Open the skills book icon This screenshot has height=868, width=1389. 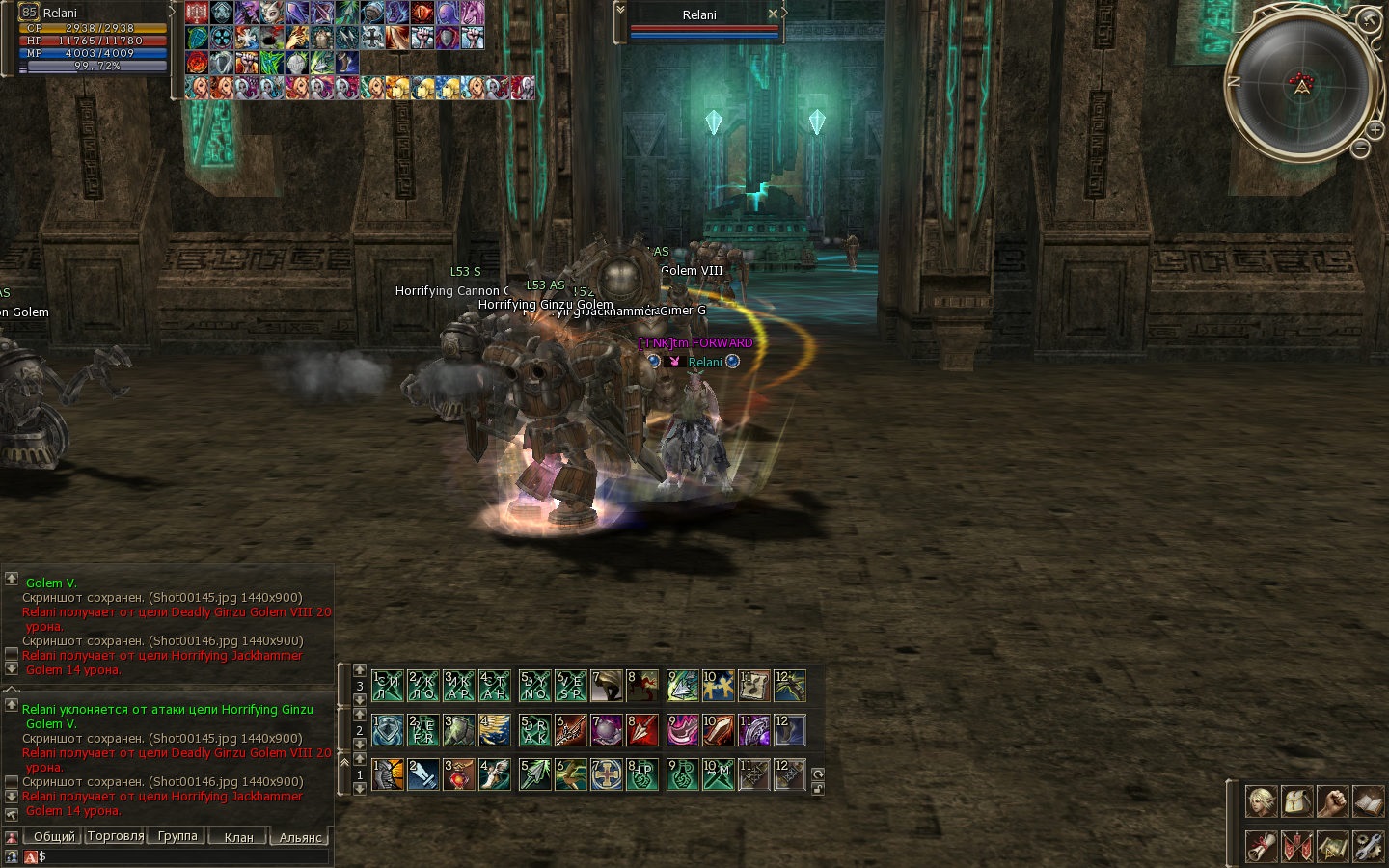[x=1369, y=801]
